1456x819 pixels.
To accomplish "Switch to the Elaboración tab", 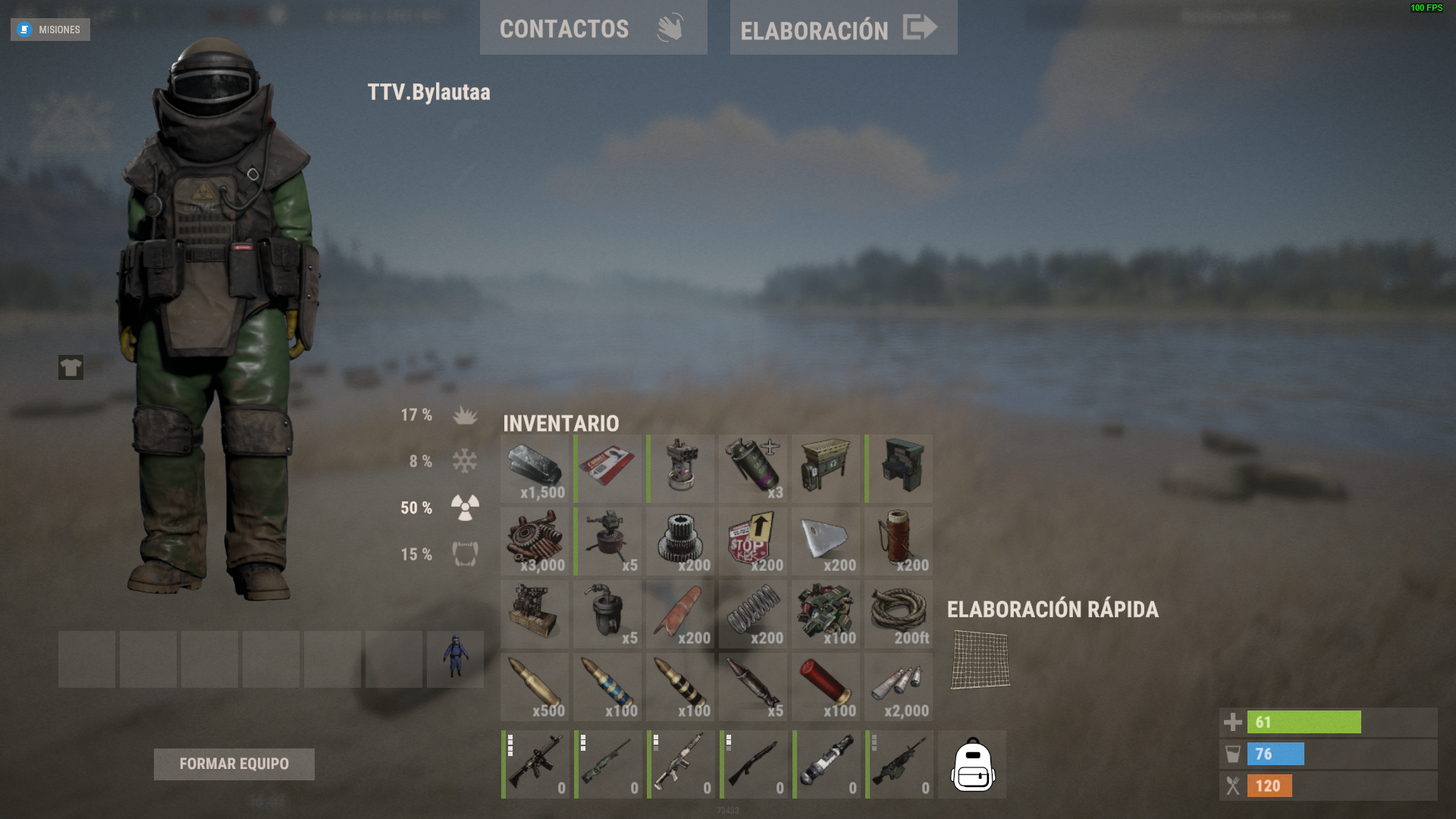I will (x=843, y=28).
